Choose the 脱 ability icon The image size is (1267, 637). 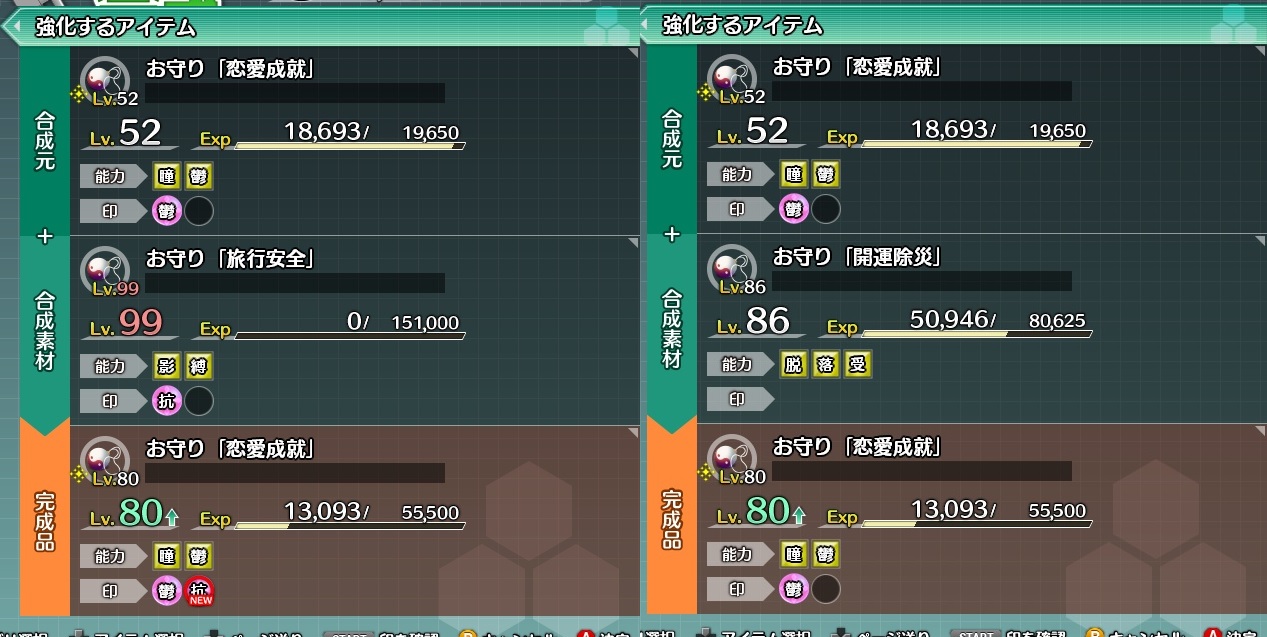(794, 365)
